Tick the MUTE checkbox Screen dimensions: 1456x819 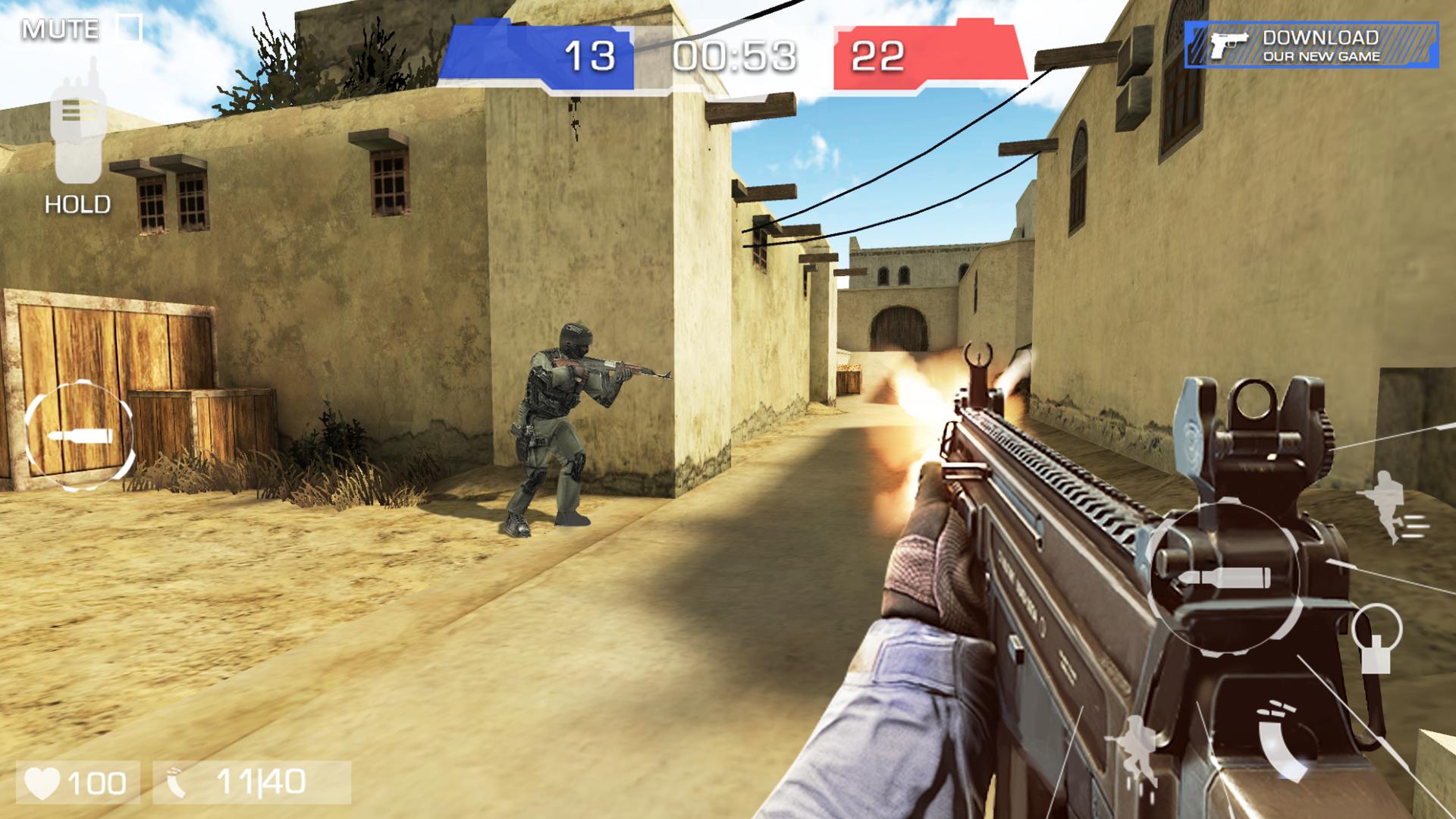coord(129,29)
